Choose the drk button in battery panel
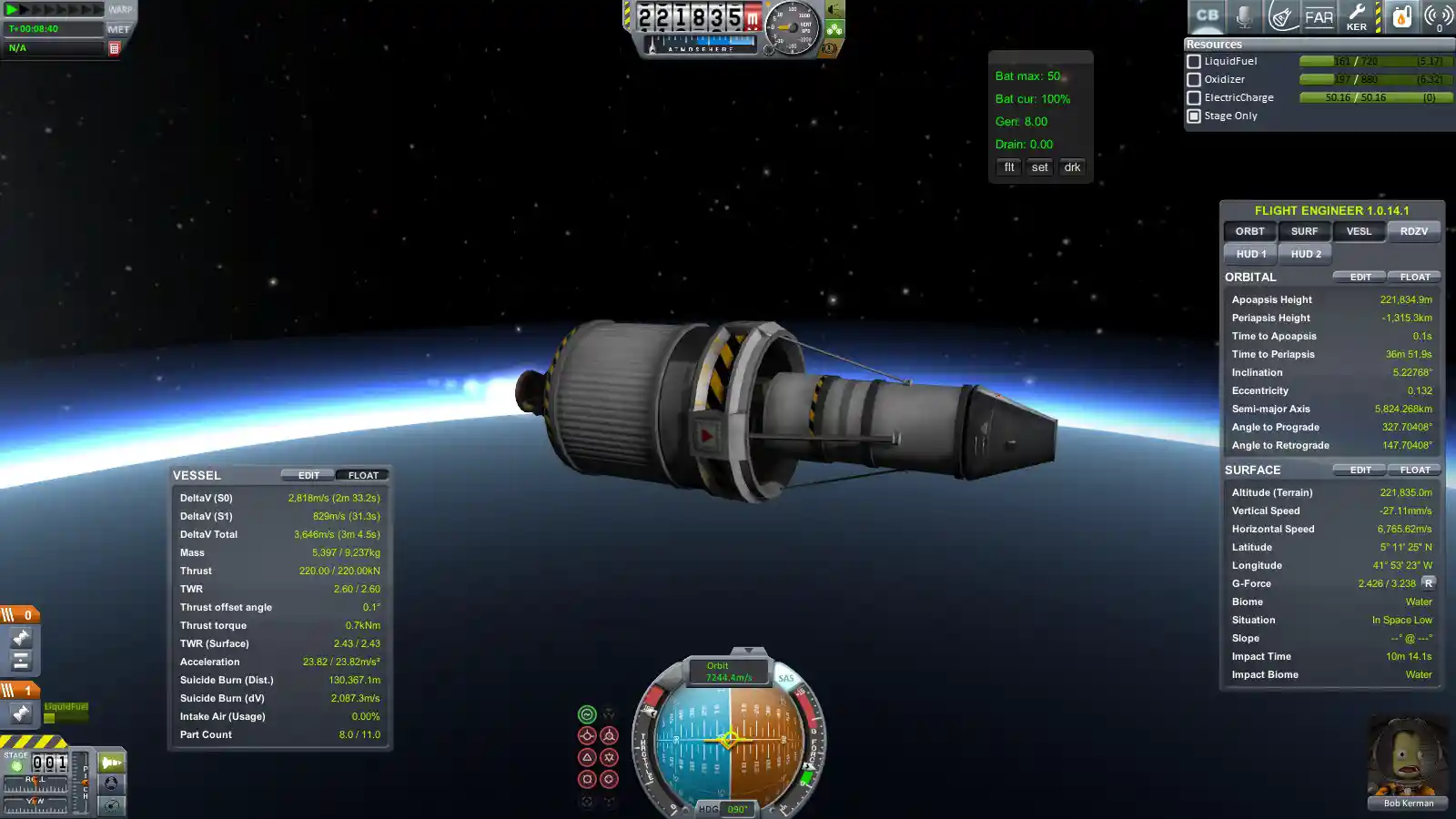 coord(1072,167)
